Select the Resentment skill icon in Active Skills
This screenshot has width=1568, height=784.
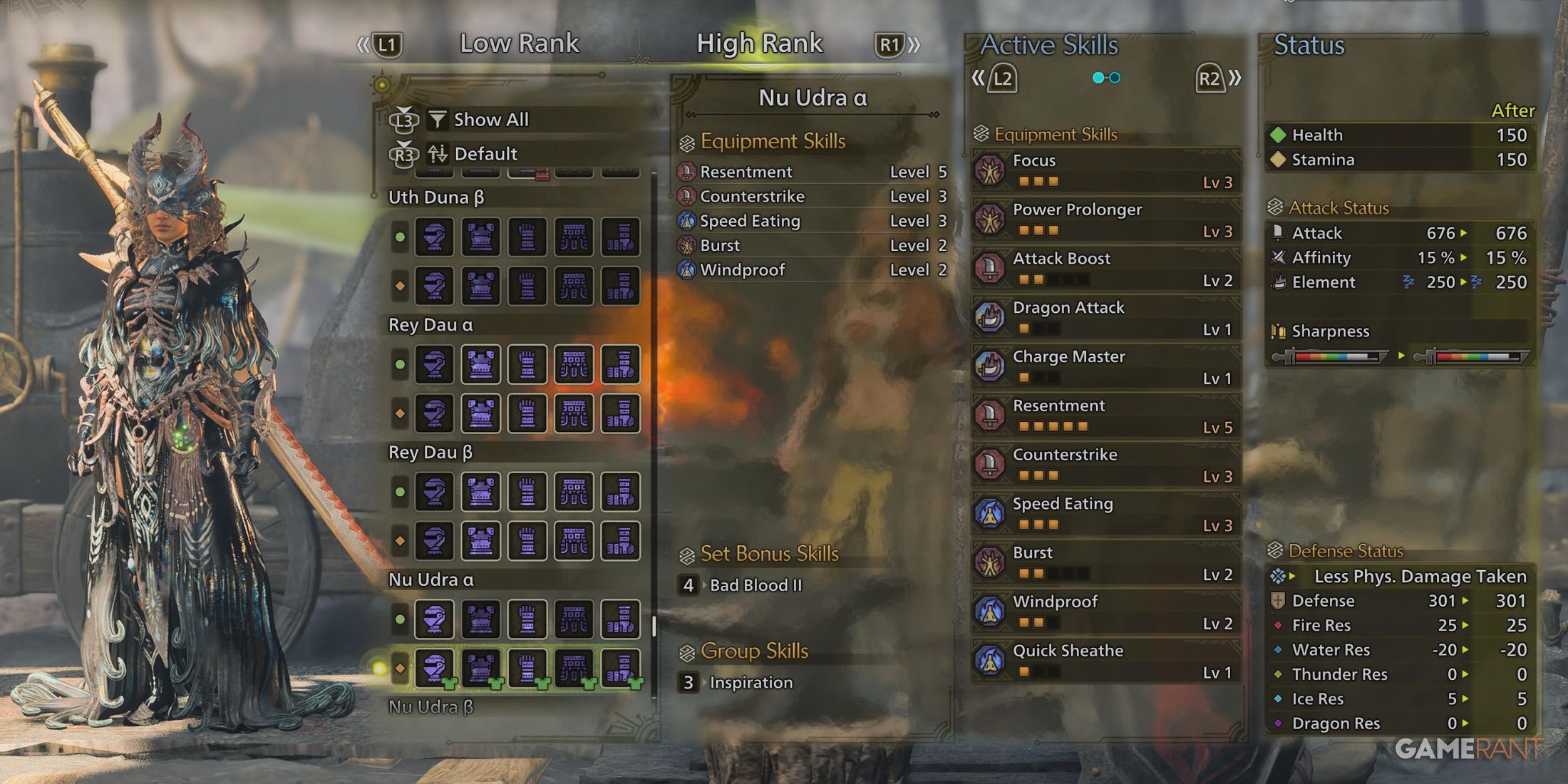pos(991,417)
